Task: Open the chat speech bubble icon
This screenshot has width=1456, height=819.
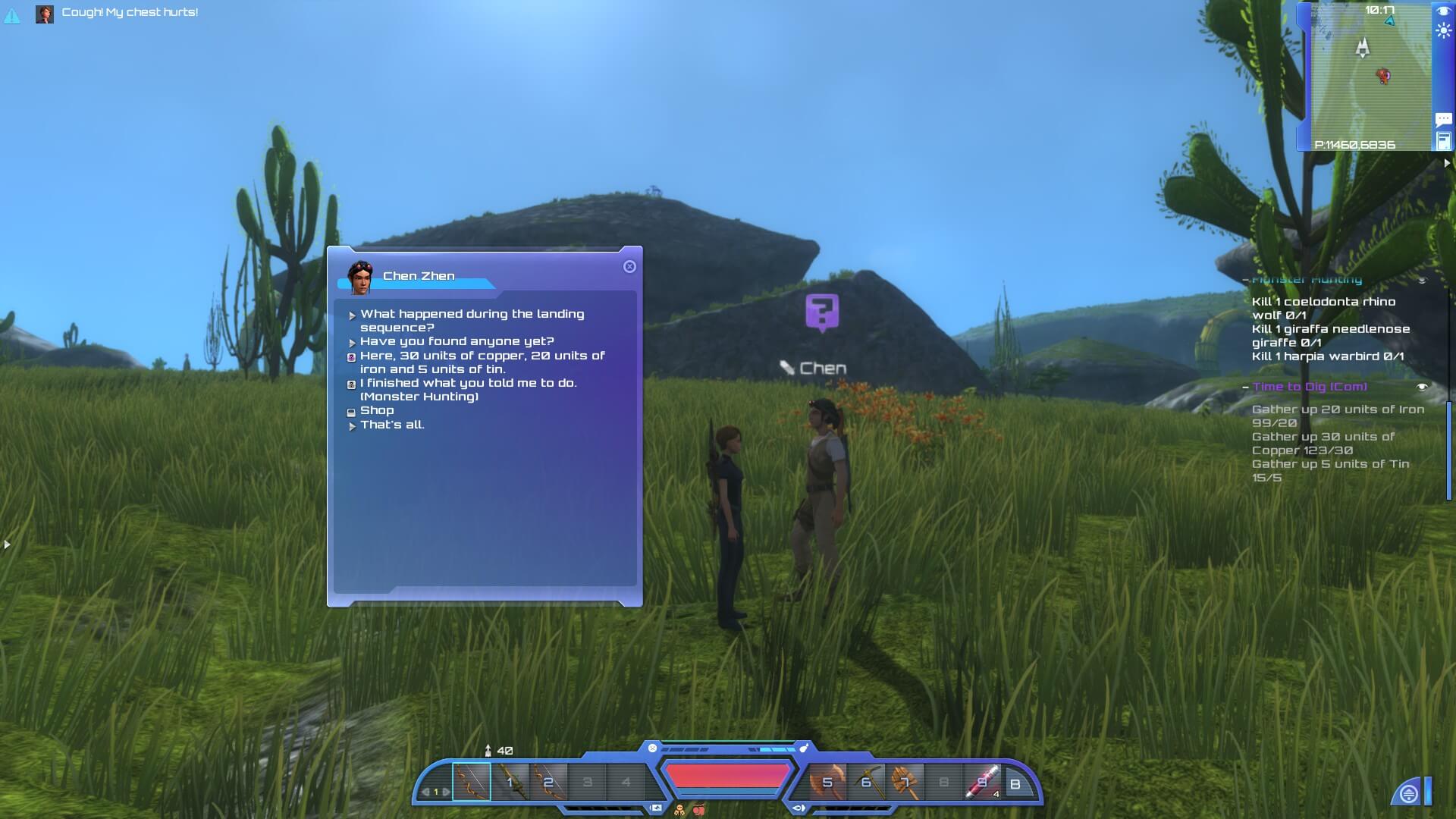Action: coord(1443,119)
